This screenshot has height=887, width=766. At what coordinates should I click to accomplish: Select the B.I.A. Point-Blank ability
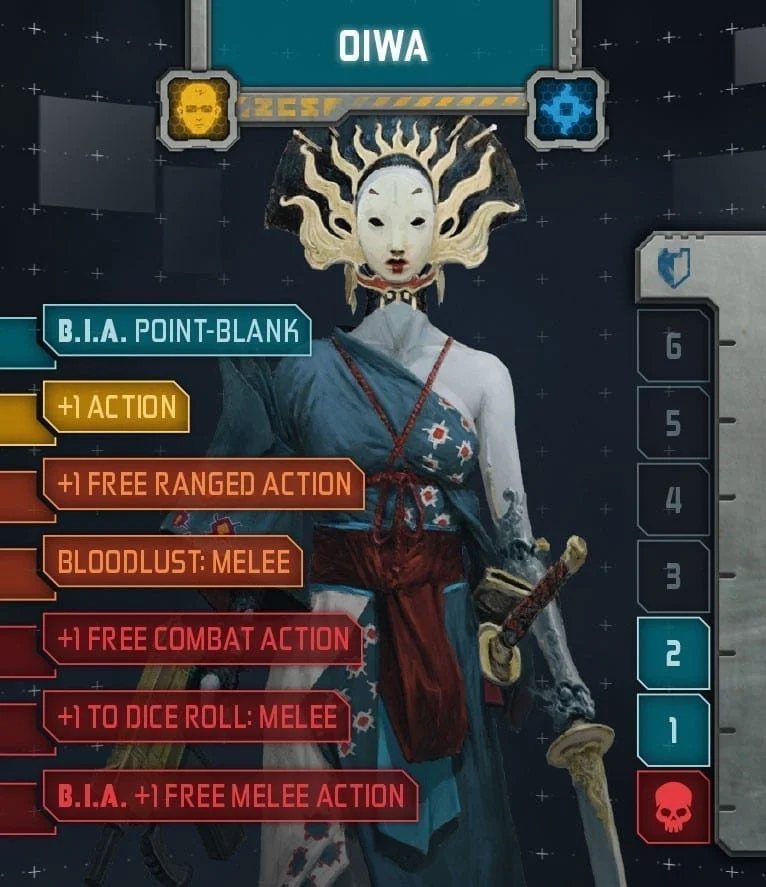(x=176, y=331)
